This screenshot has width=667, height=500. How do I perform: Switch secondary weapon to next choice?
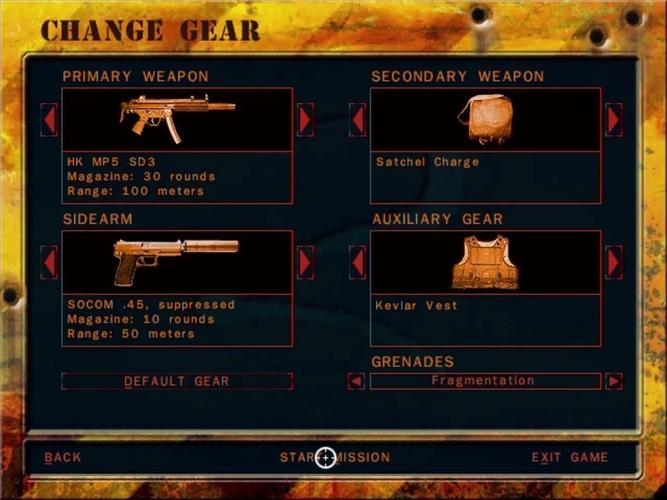[614, 120]
